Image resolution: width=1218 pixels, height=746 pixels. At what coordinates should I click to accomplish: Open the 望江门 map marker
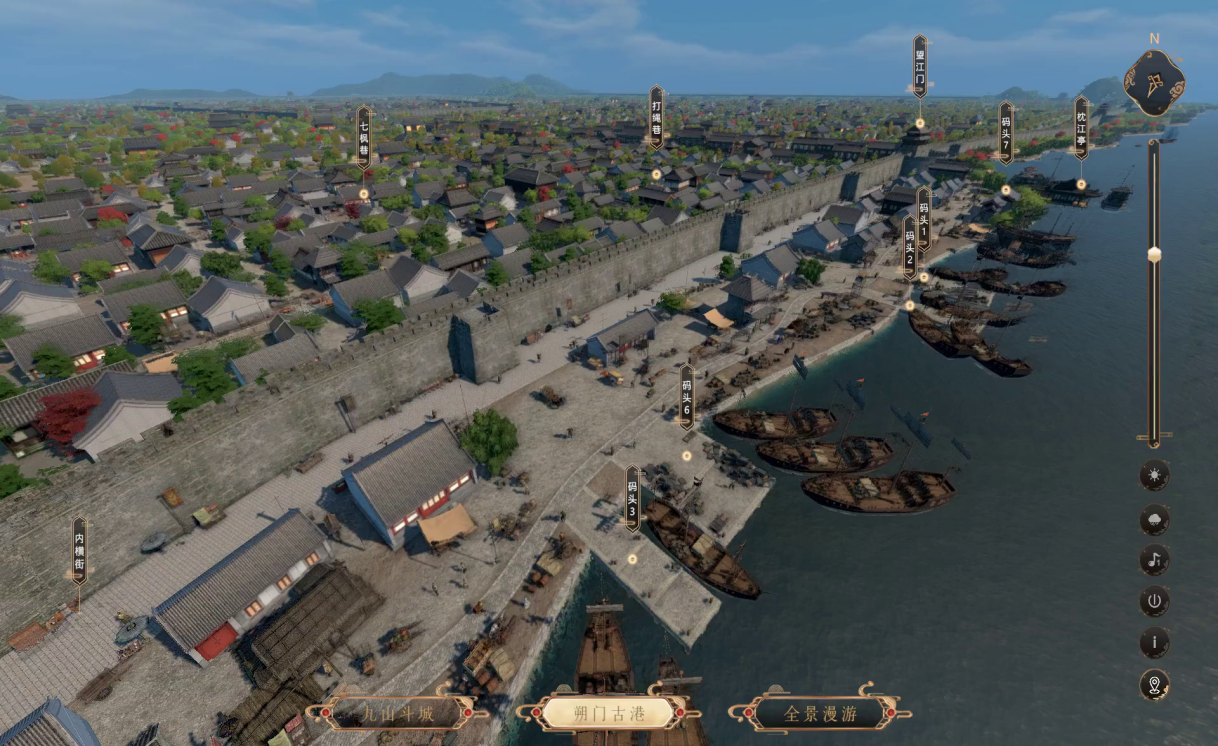920,67
